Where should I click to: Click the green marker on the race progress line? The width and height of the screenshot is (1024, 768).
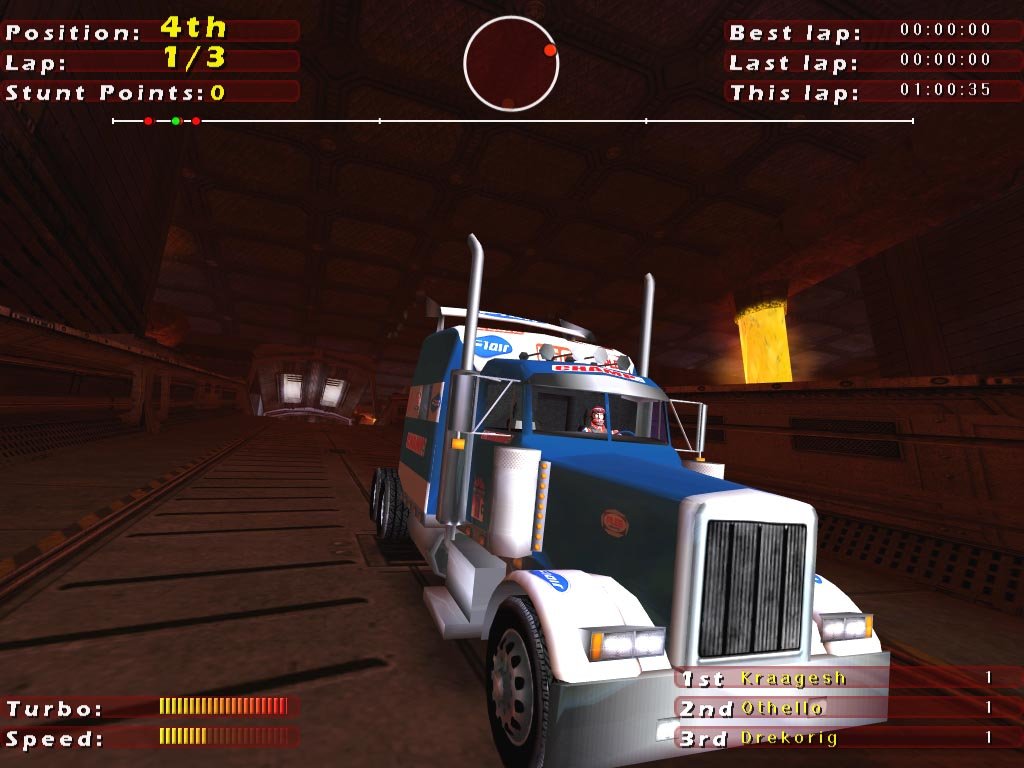(x=175, y=121)
